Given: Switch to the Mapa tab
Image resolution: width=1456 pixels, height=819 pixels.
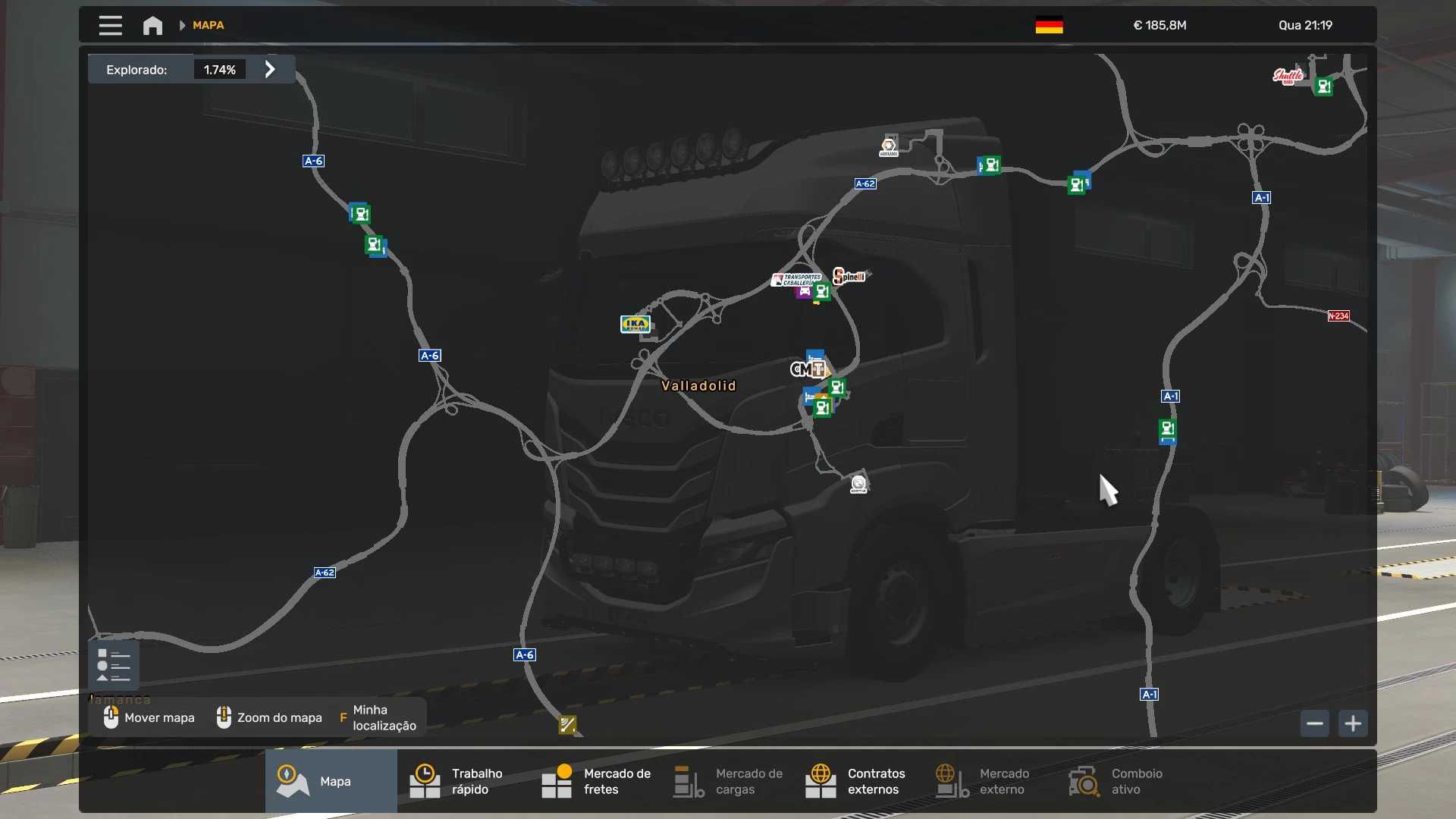Looking at the screenshot, I should (x=331, y=781).
